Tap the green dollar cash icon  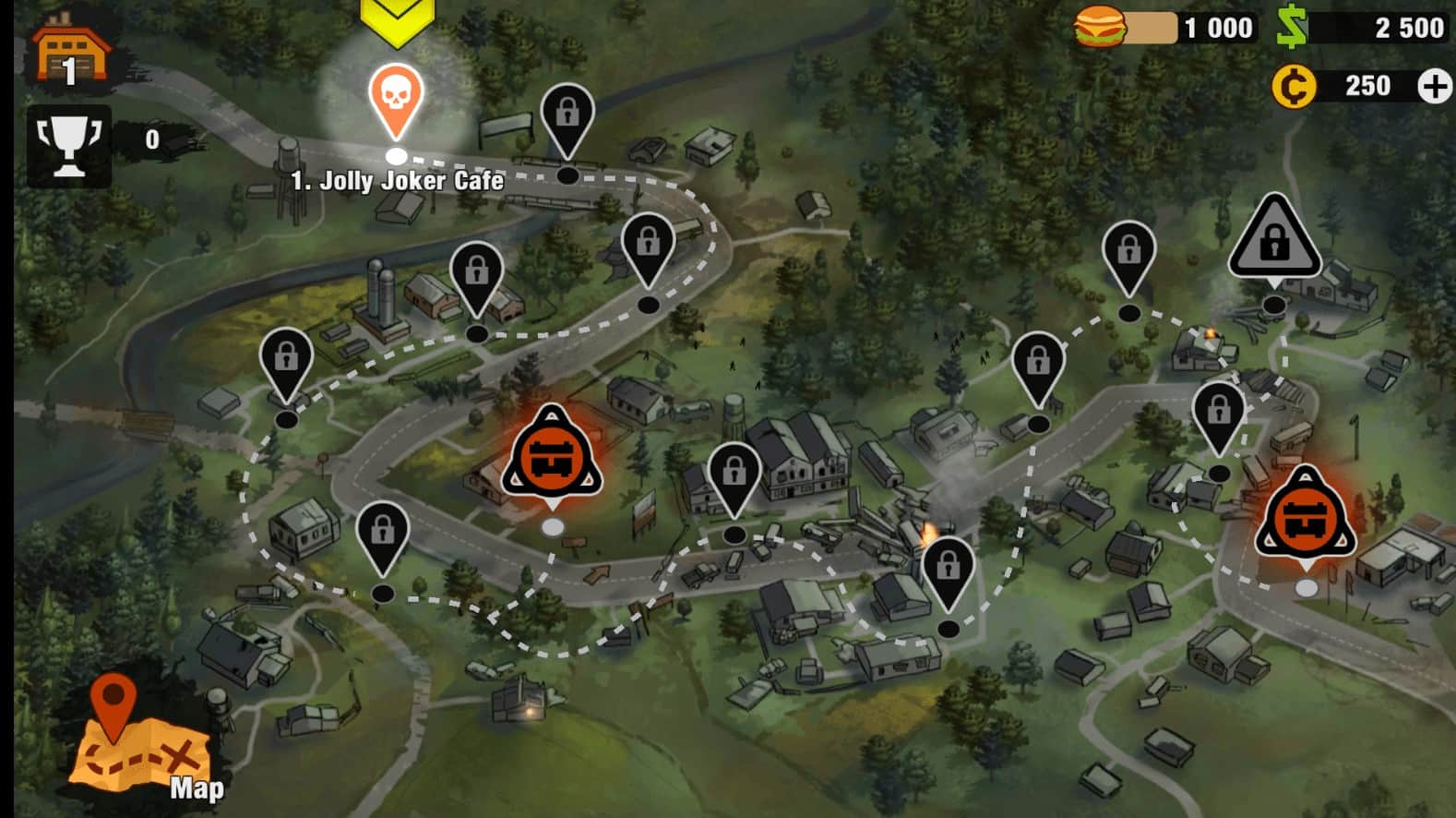point(1292,27)
